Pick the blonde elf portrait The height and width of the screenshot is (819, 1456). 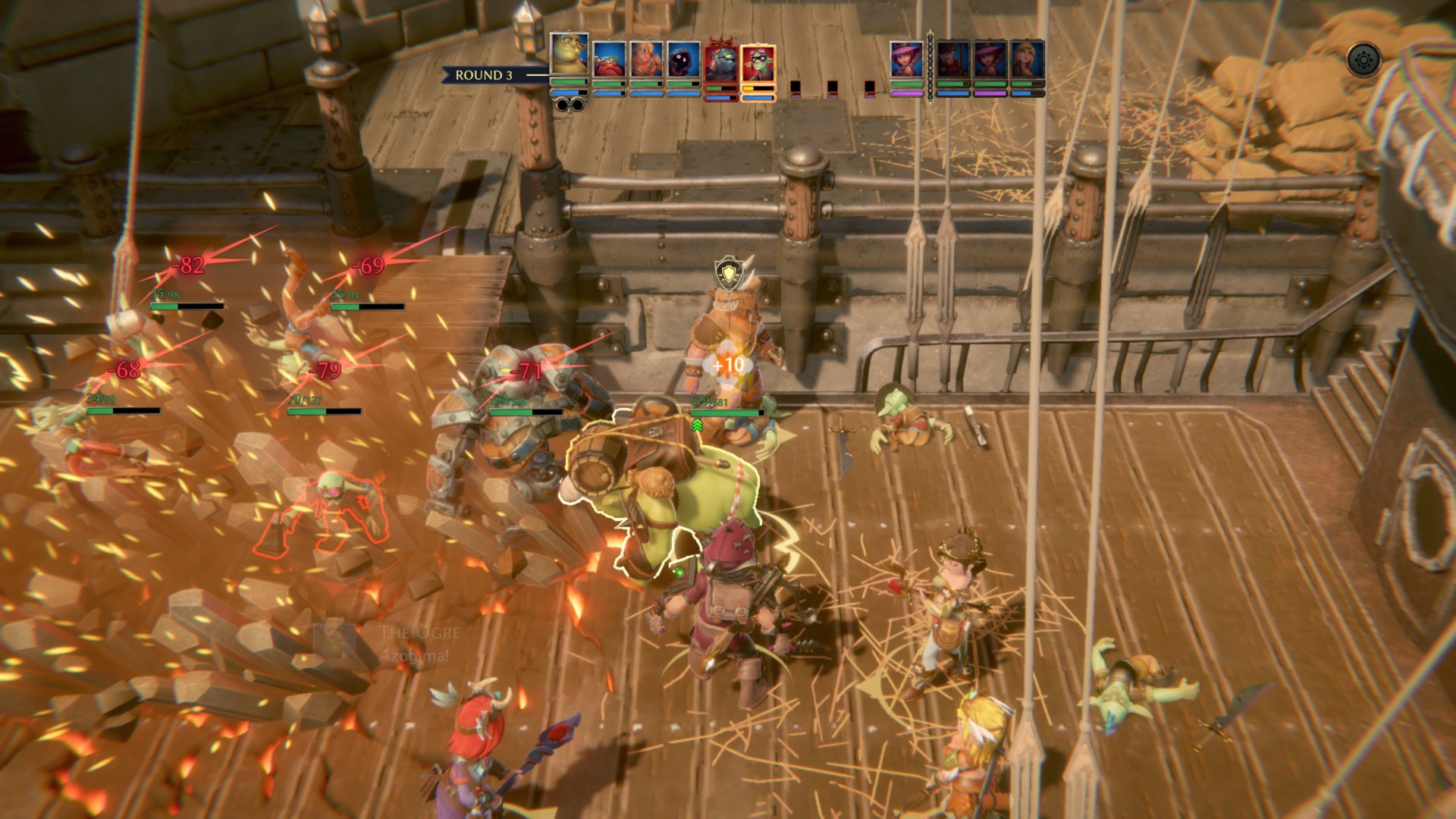(1027, 59)
